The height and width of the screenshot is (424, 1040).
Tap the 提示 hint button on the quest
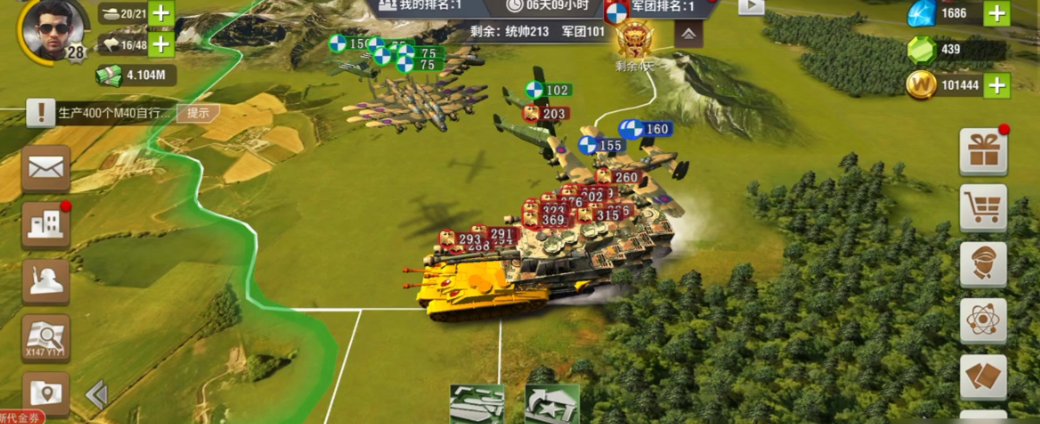pyautogui.click(x=198, y=113)
